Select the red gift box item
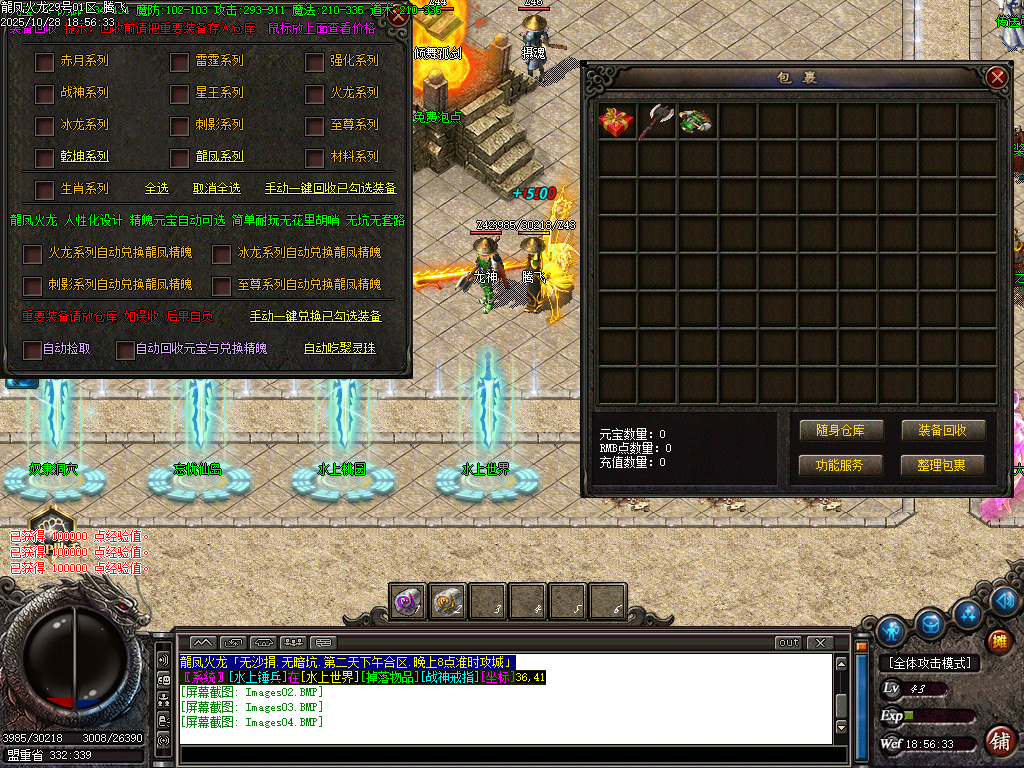 (x=617, y=122)
